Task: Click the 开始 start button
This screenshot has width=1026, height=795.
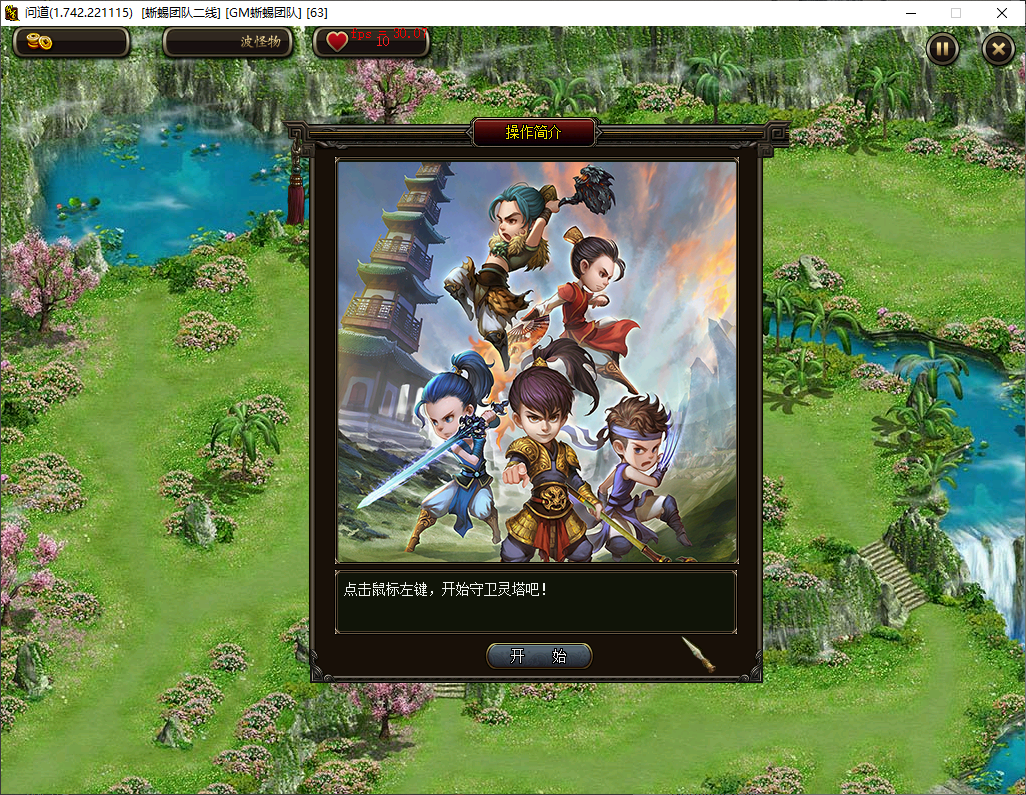Action: [539, 656]
